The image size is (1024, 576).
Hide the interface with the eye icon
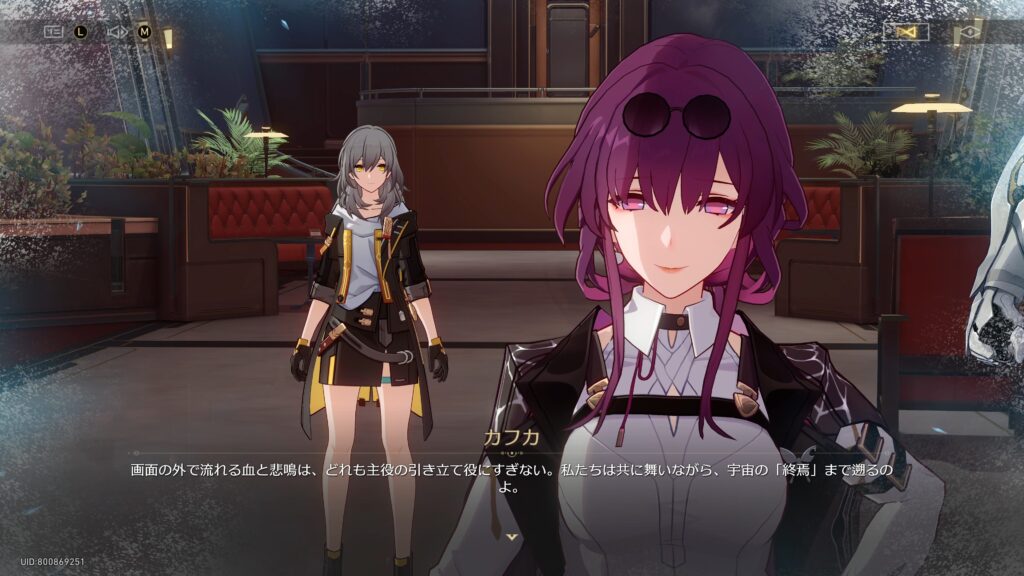(968, 33)
